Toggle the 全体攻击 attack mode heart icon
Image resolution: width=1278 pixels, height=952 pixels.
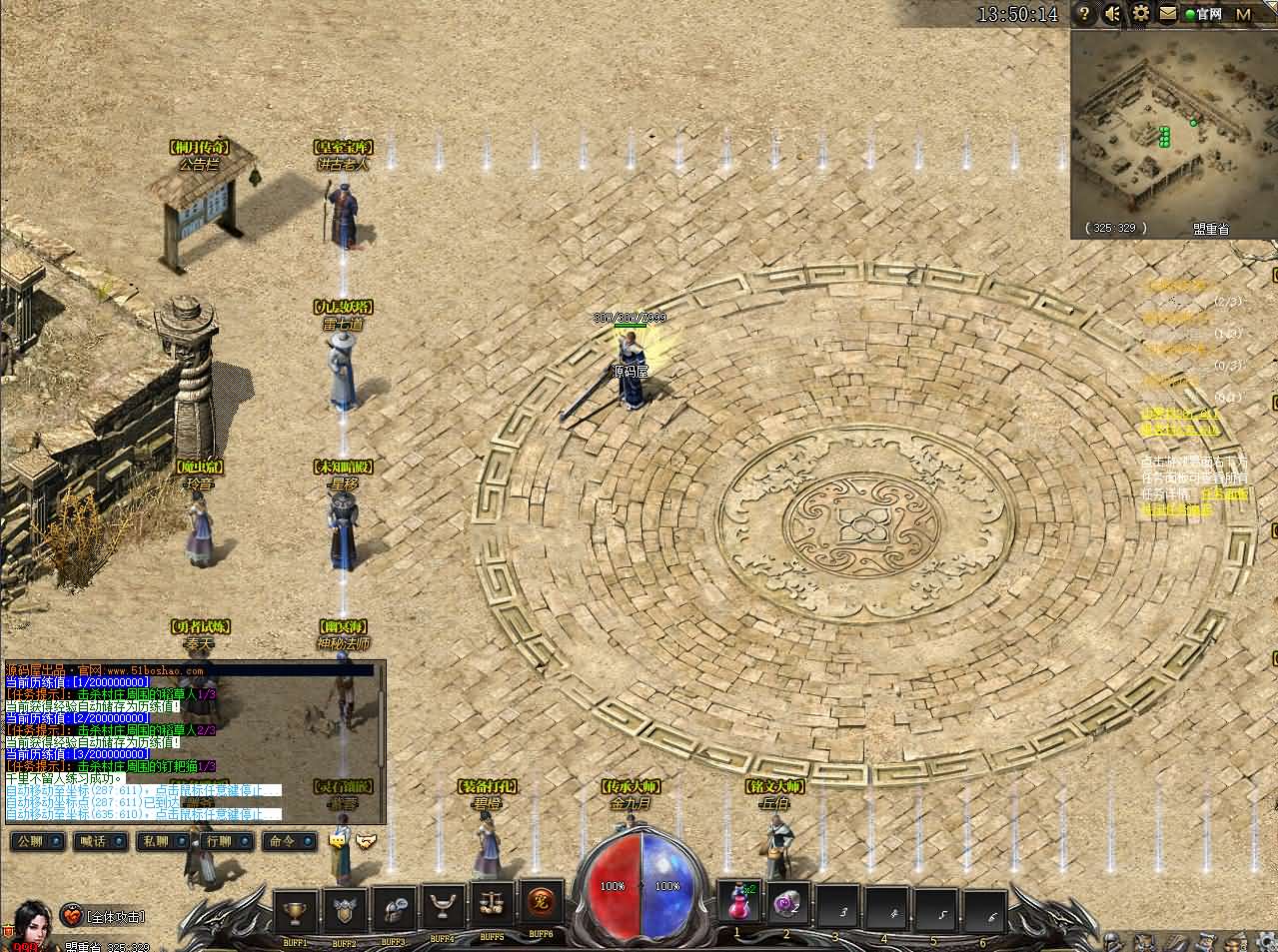click(73, 915)
